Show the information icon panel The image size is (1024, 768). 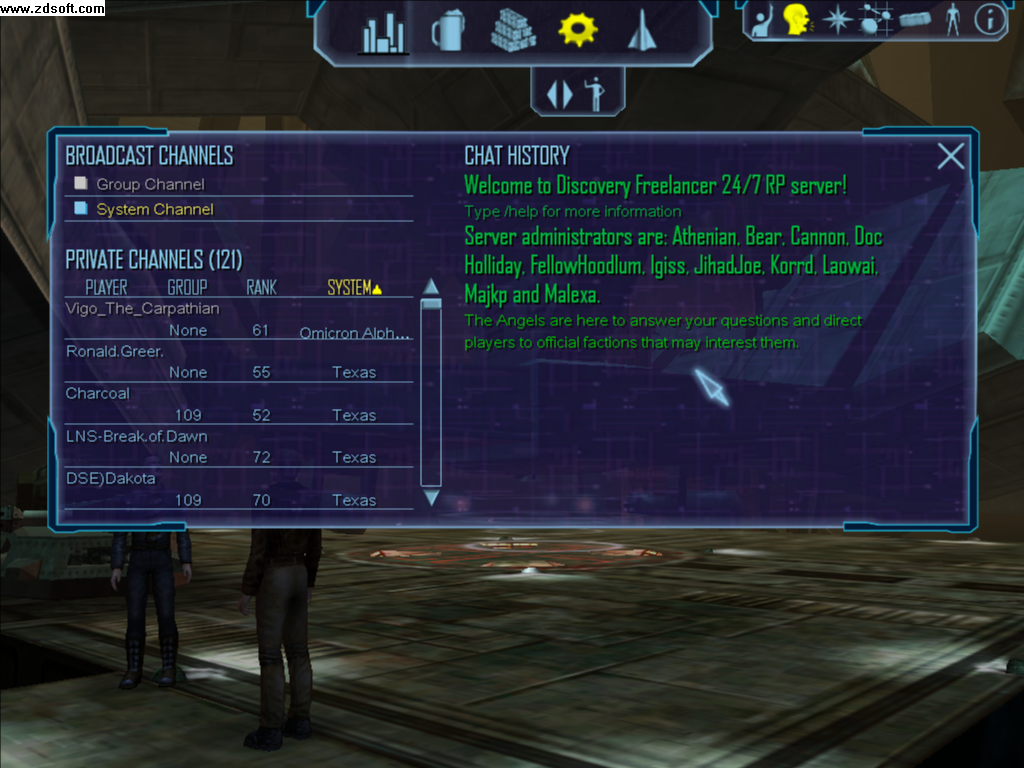pyautogui.click(x=990, y=20)
